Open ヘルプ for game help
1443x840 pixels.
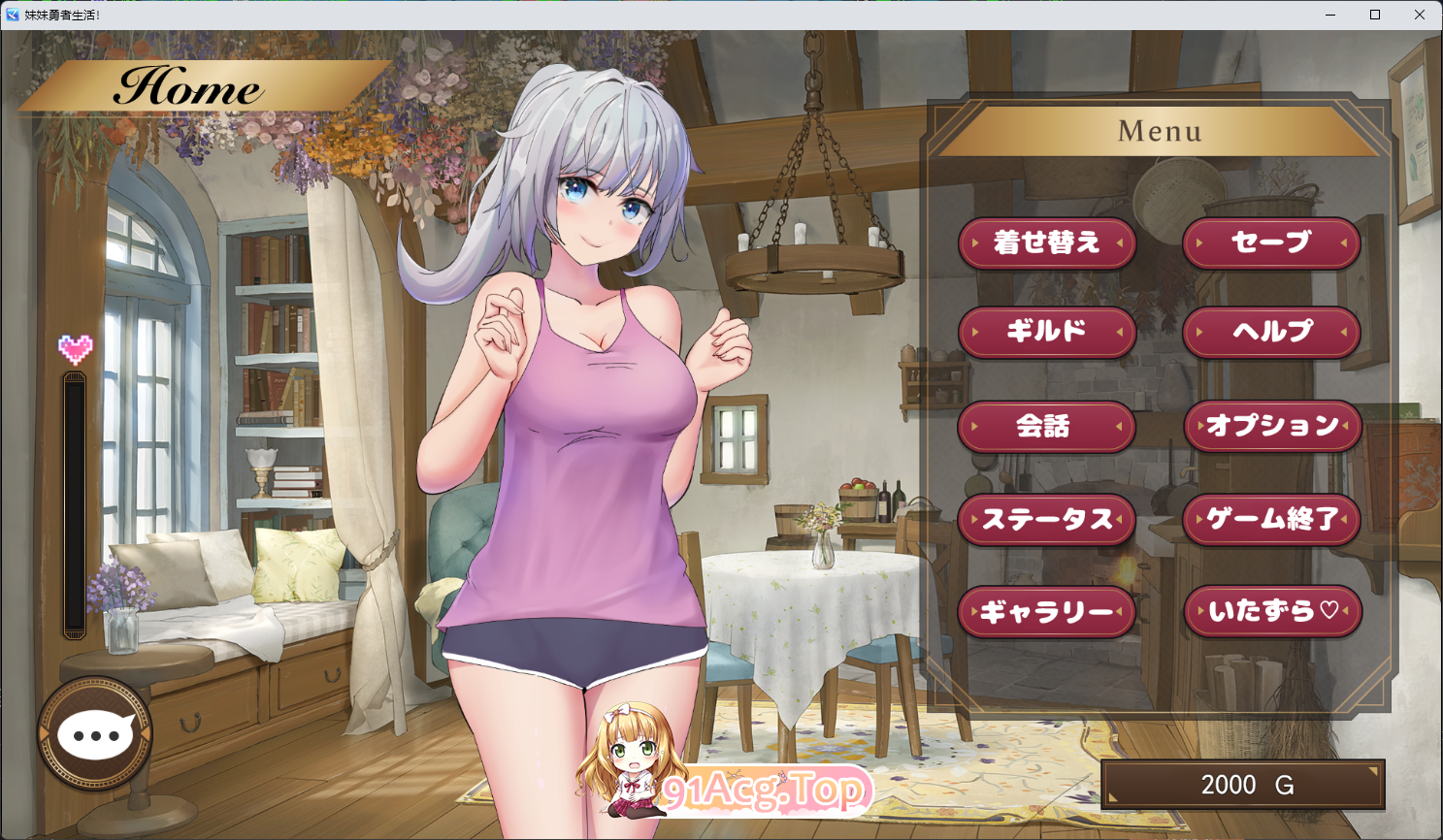pos(1272,333)
